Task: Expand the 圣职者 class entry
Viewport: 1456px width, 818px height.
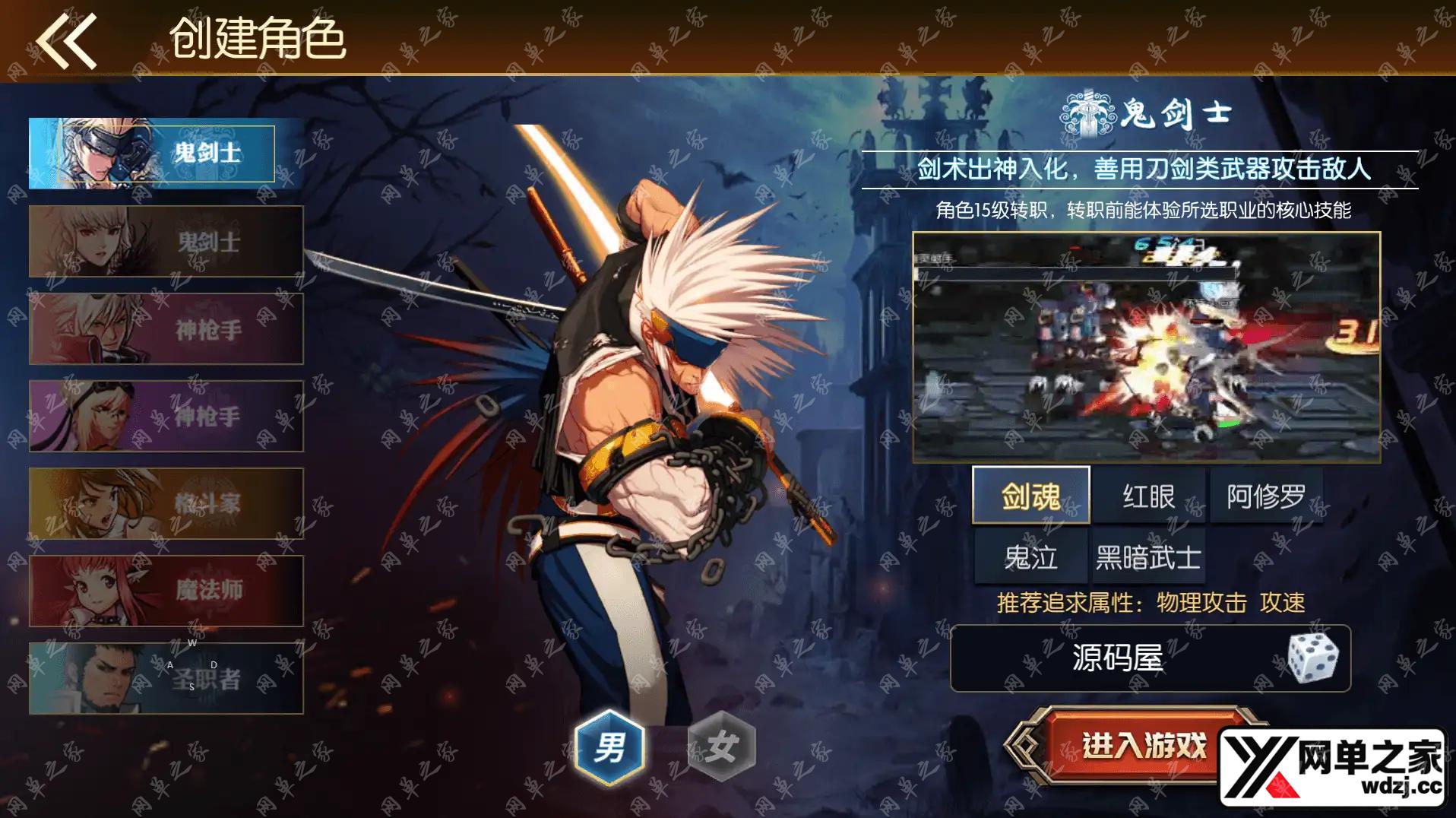Action: pyautogui.click(x=166, y=678)
